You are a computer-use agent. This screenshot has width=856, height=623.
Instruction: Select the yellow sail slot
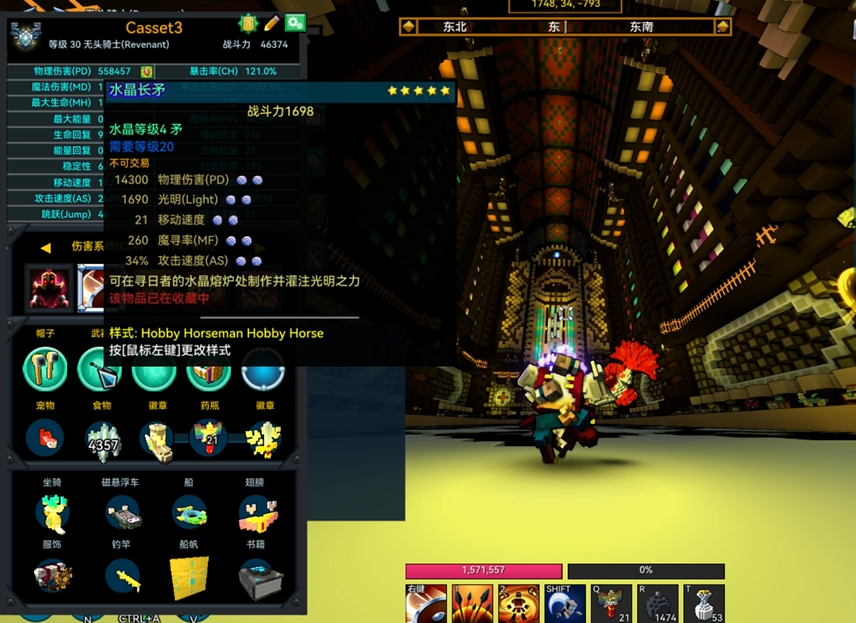point(188,577)
